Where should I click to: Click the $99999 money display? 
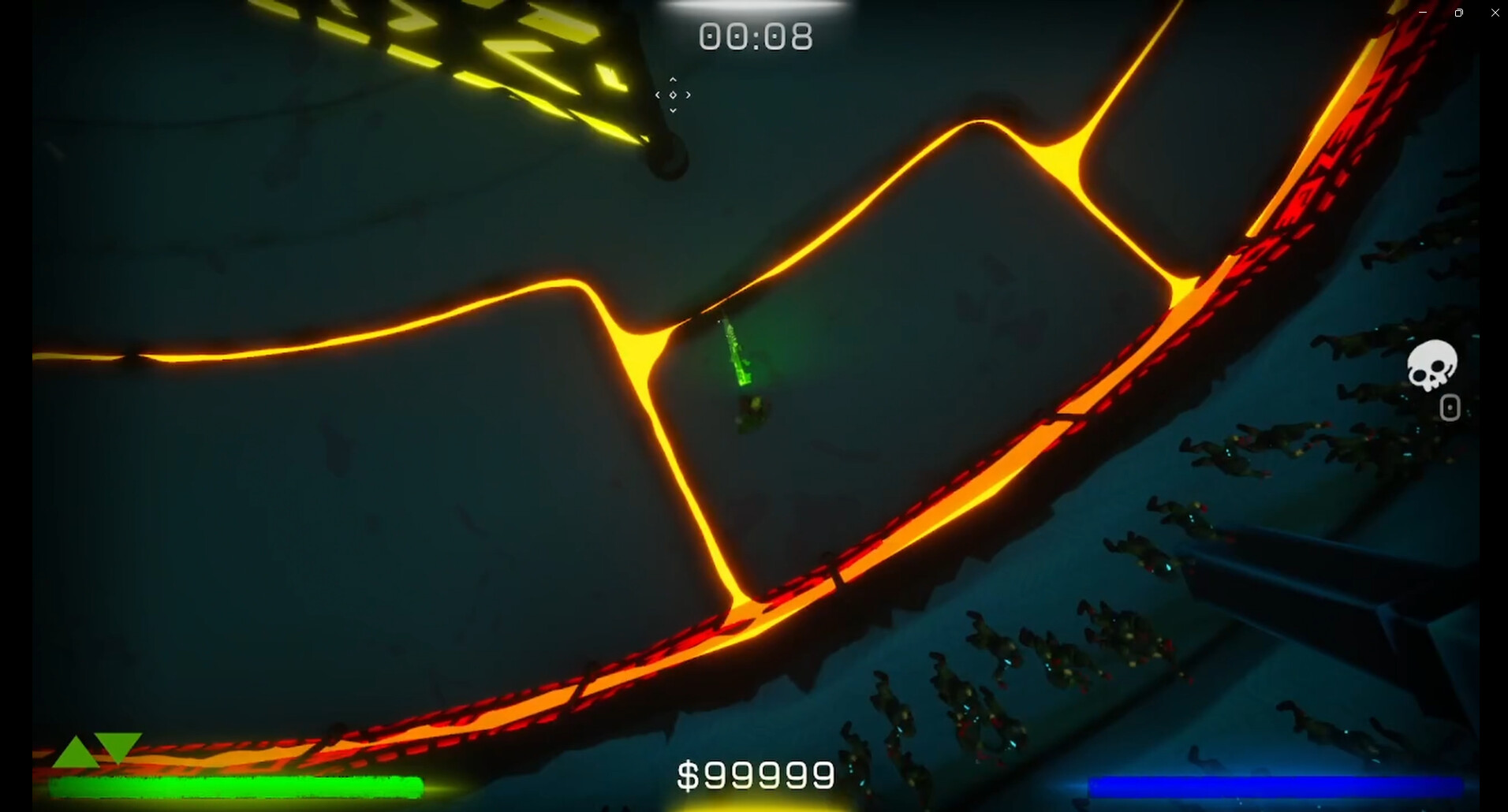755,775
